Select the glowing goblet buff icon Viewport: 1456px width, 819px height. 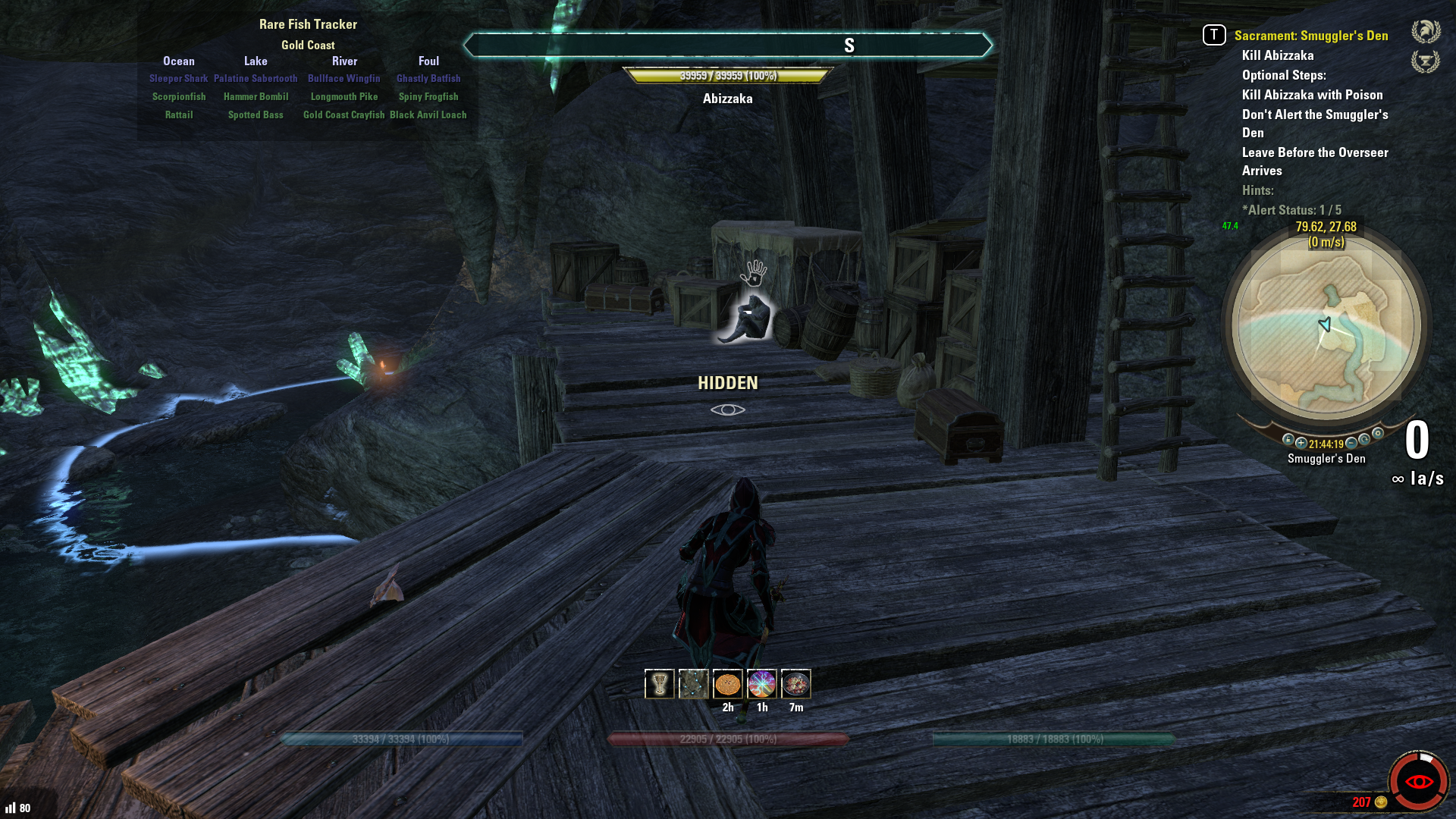tap(659, 684)
